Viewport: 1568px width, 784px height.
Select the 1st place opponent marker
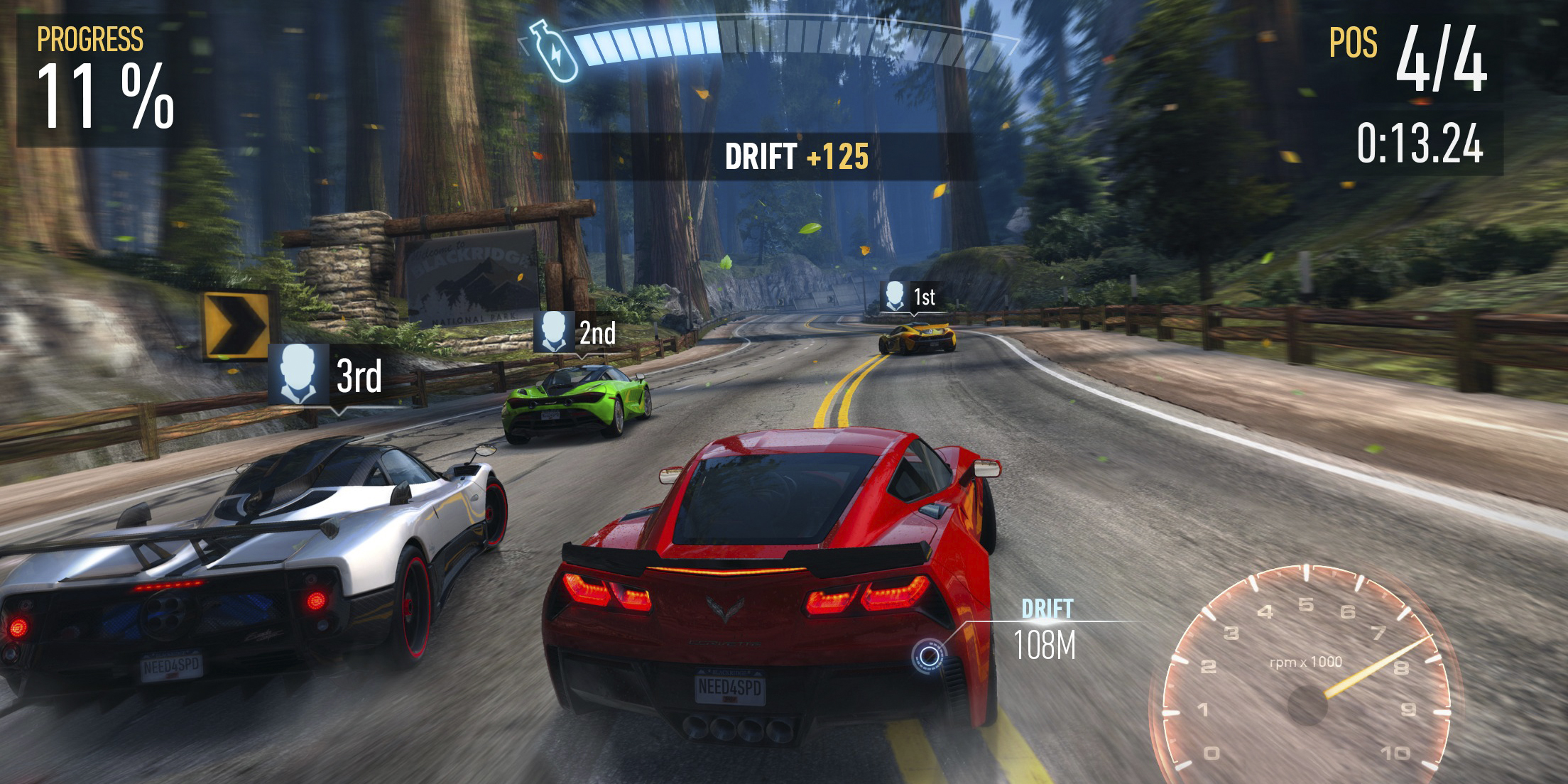tap(910, 297)
